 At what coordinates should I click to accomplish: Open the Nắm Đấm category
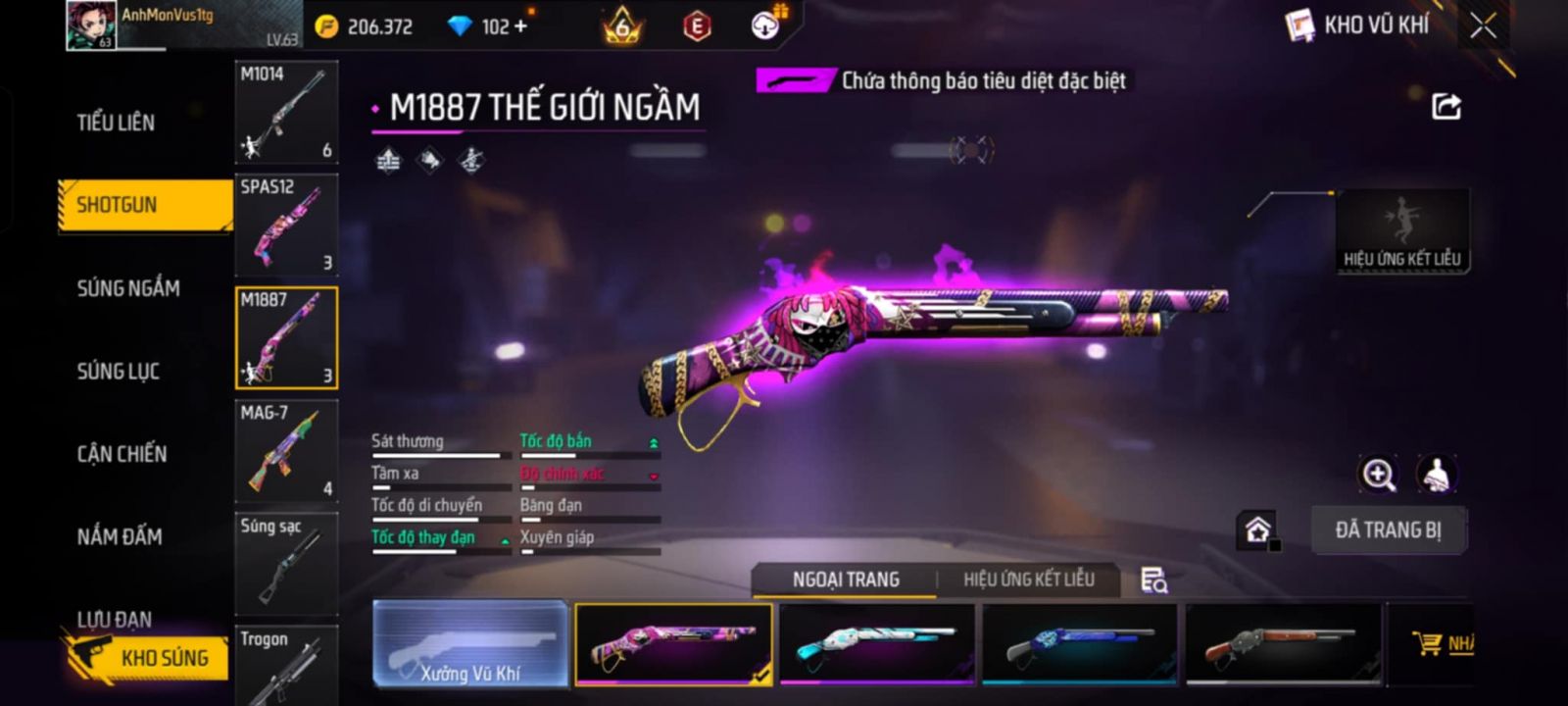120,536
